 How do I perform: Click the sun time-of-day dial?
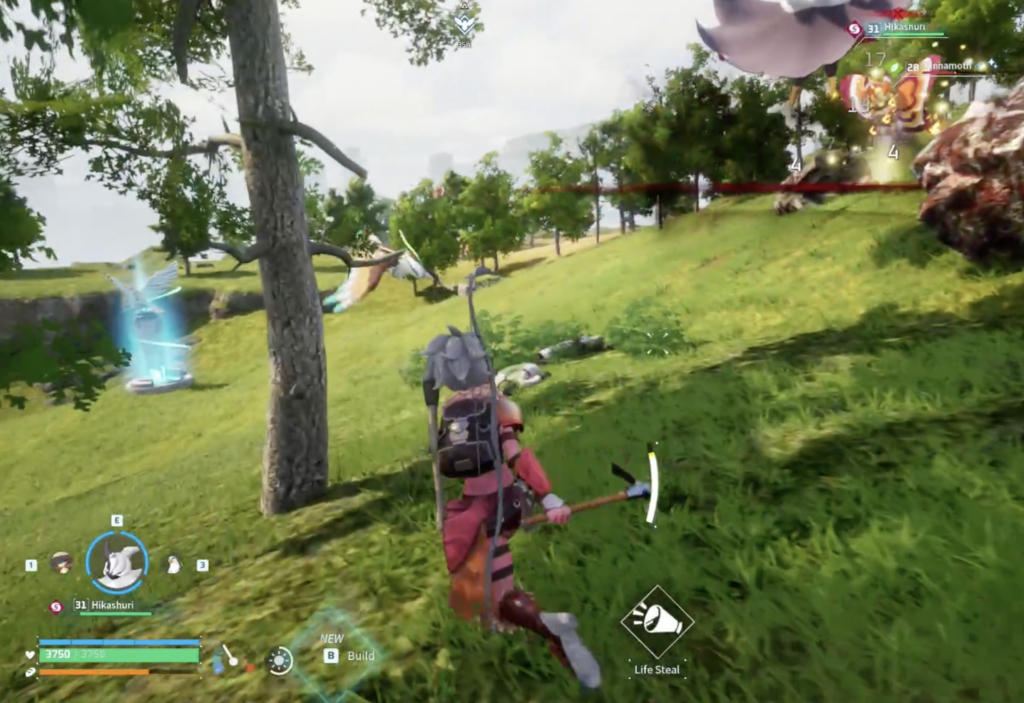[x=280, y=659]
